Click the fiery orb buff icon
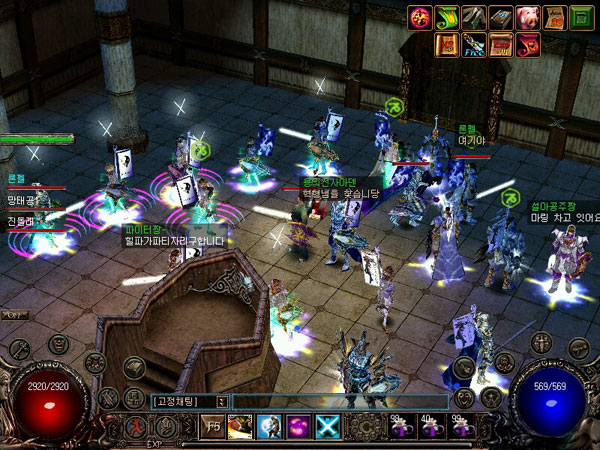This screenshot has height=450, width=600. pyautogui.click(x=418, y=17)
